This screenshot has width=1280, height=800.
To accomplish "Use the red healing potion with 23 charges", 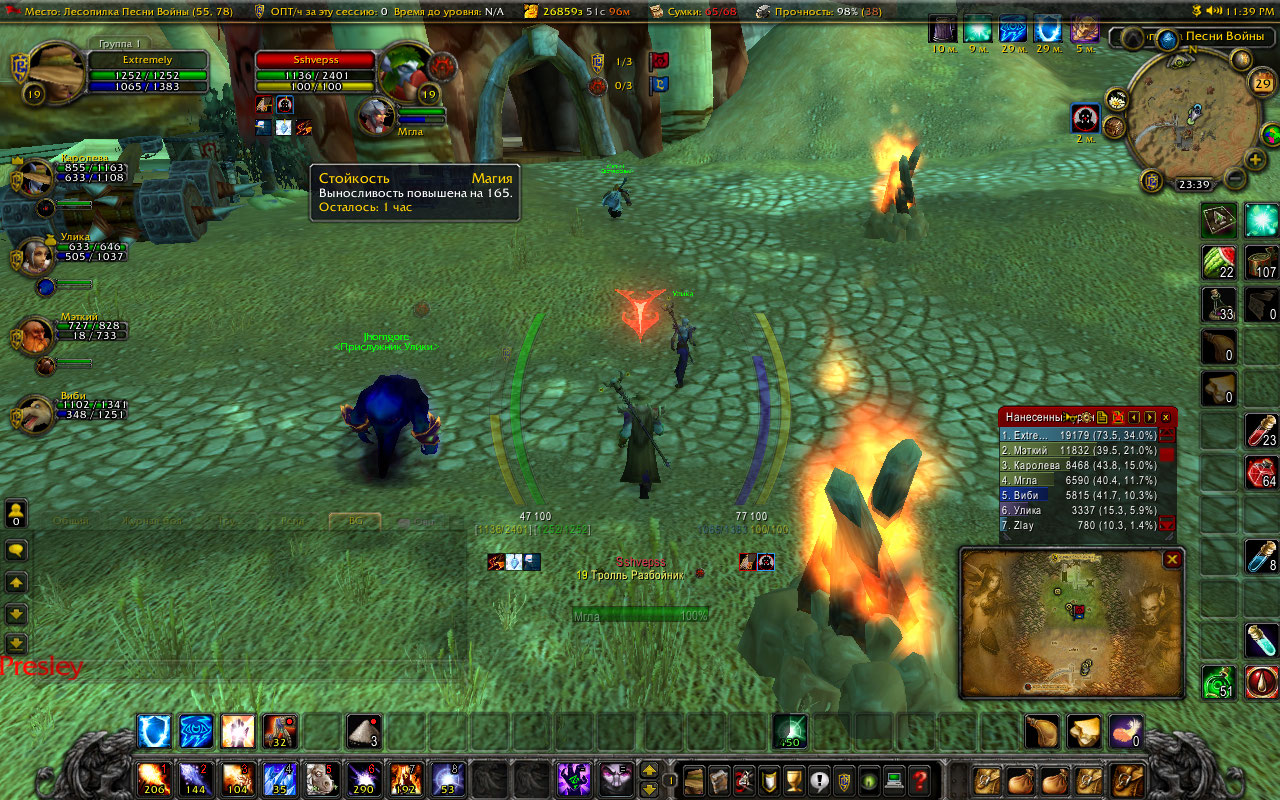I will tap(1262, 430).
